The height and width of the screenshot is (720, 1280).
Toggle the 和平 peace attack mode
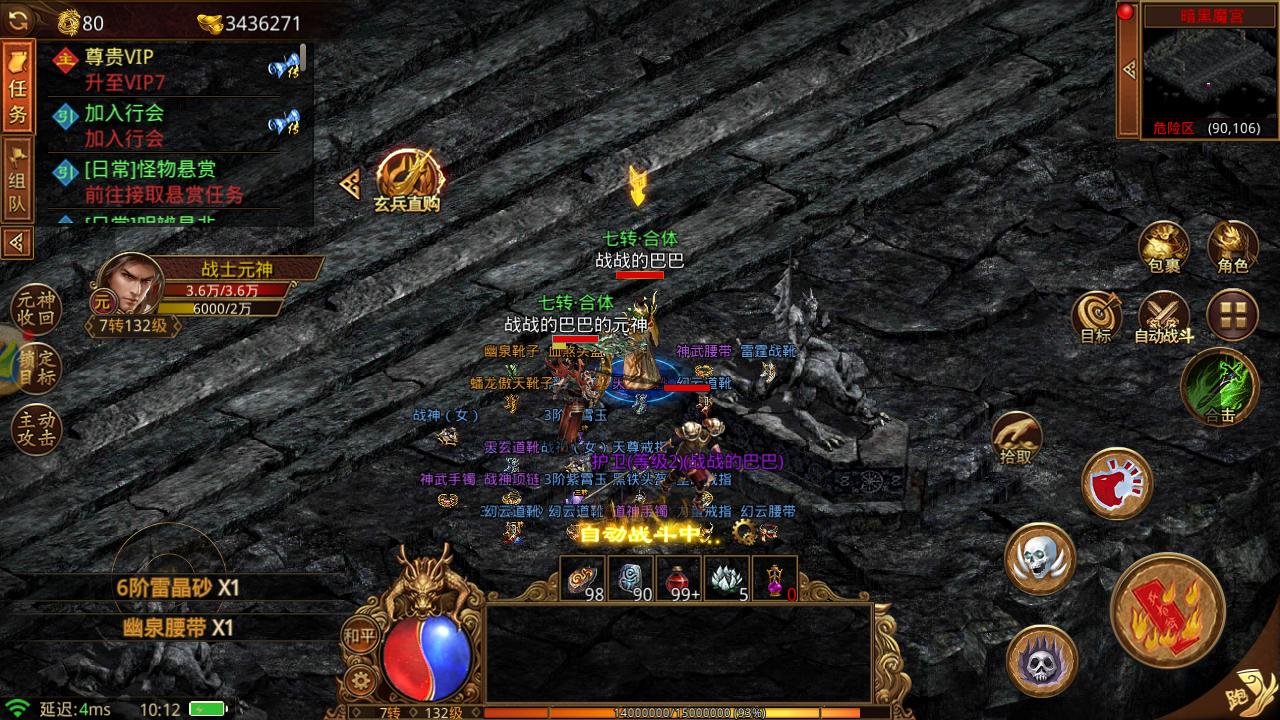pyautogui.click(x=363, y=632)
